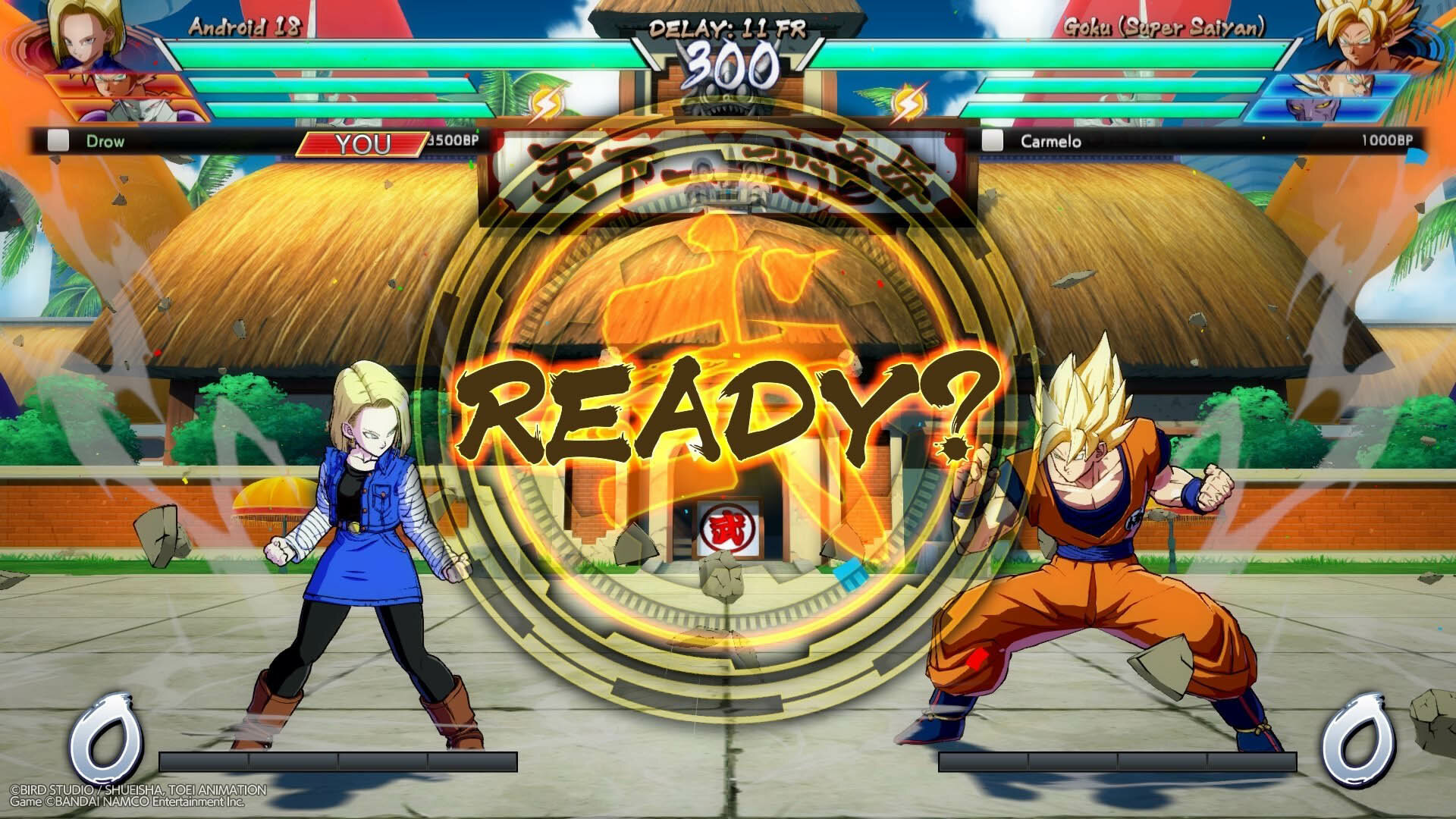Select Android 18's character portrait
Image resolution: width=1456 pixels, height=819 pixels.
85,36
